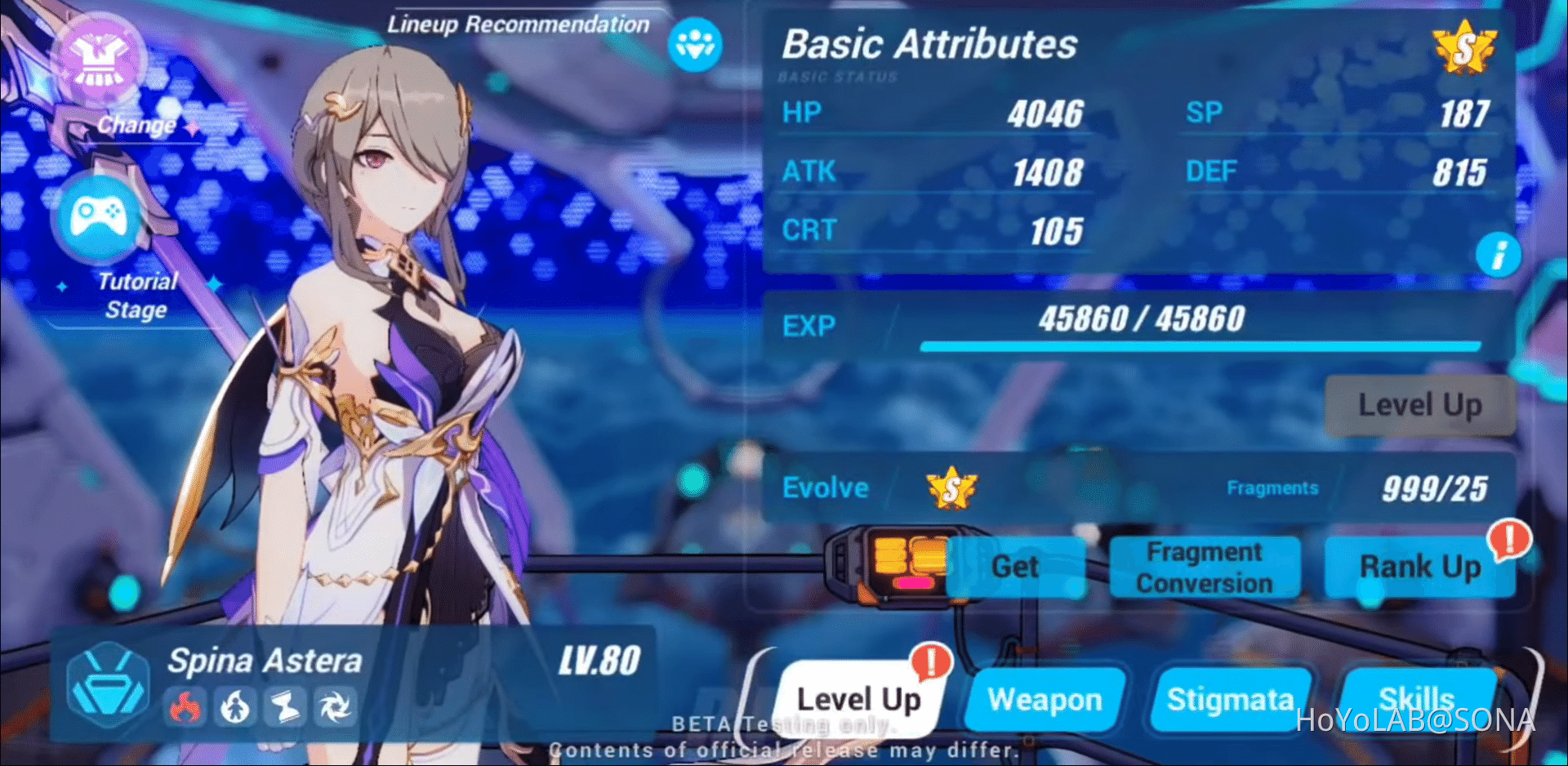The height and width of the screenshot is (766, 1568).
Task: Switch to the Stigmata tab
Action: 1231,700
